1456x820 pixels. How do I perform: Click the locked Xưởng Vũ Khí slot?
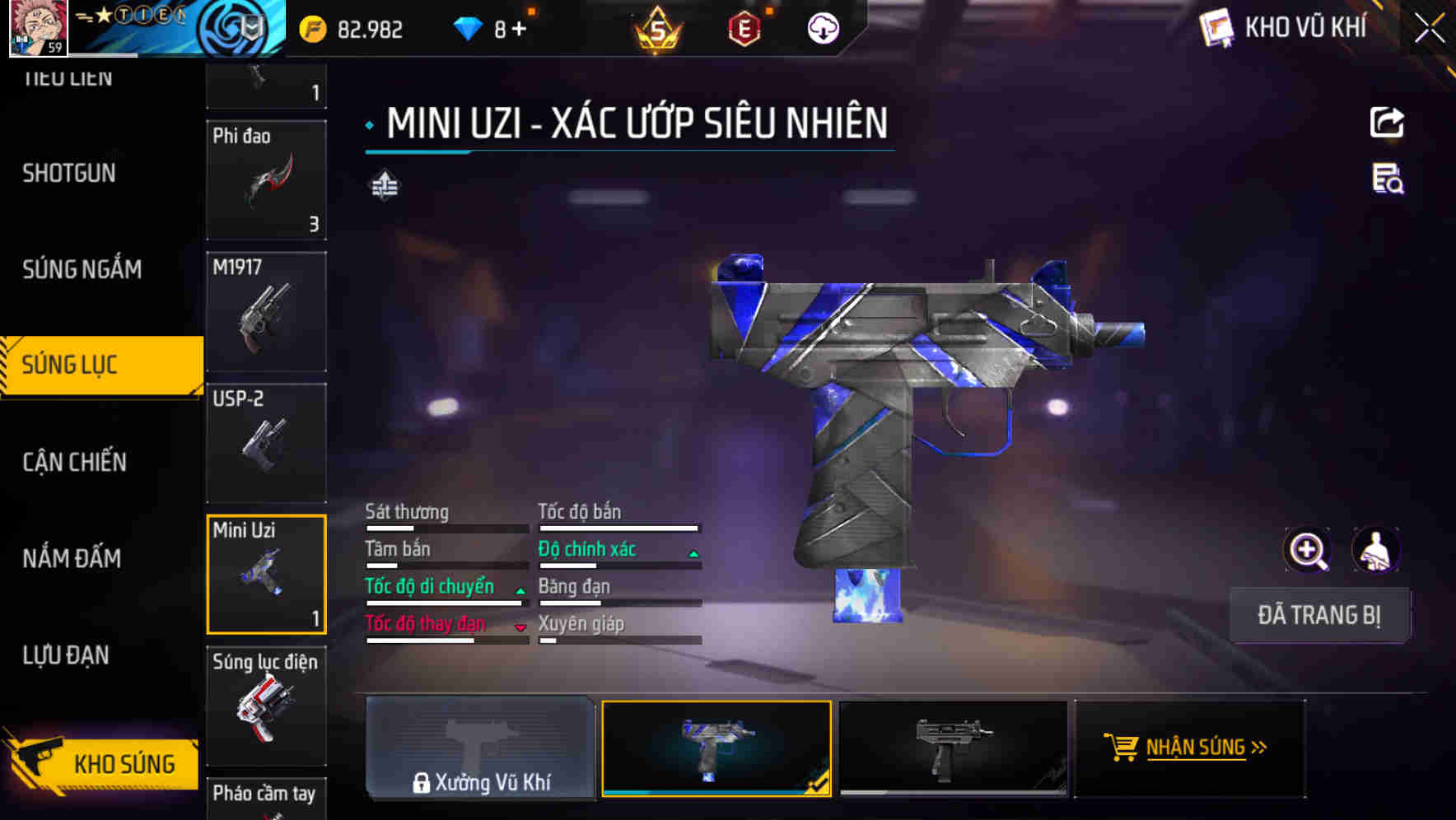[480, 748]
